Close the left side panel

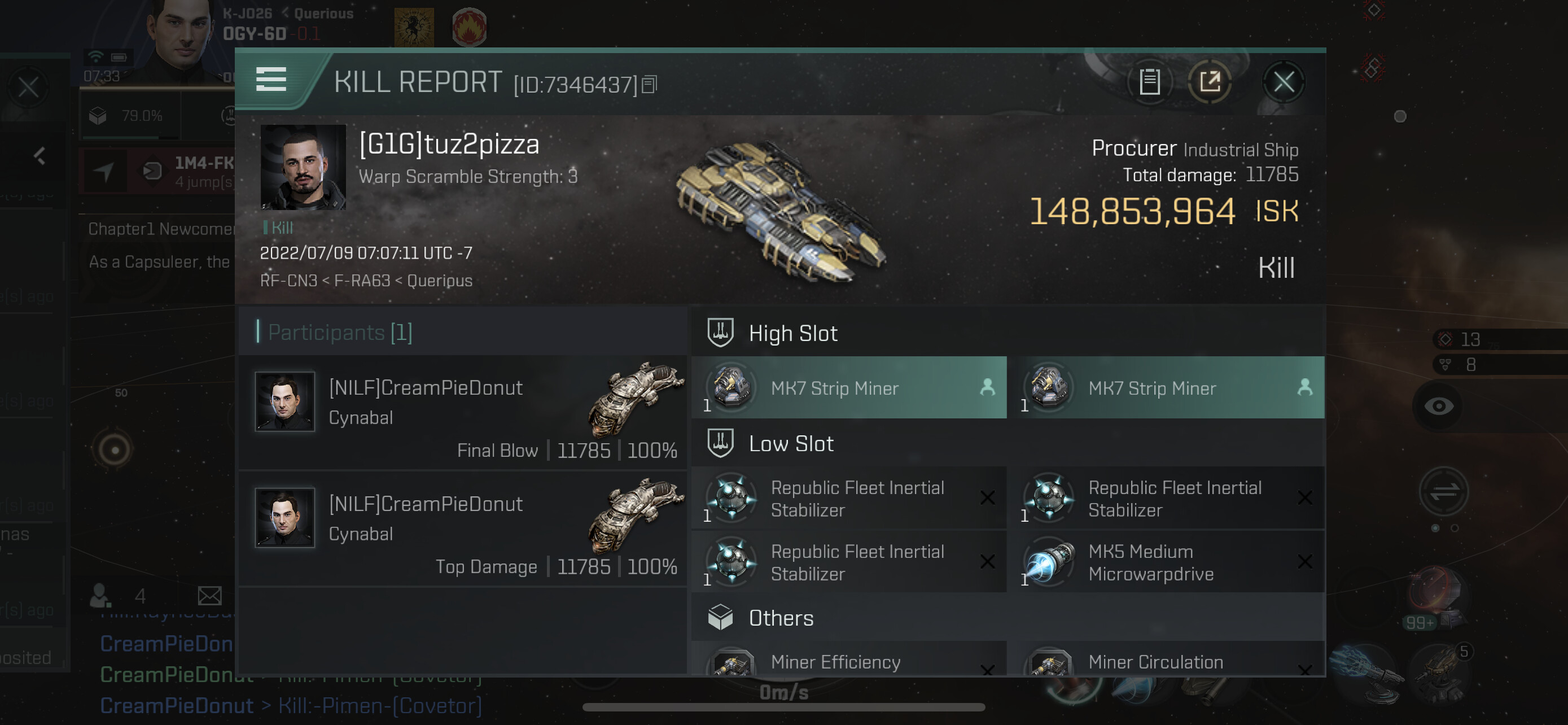pyautogui.click(x=28, y=87)
